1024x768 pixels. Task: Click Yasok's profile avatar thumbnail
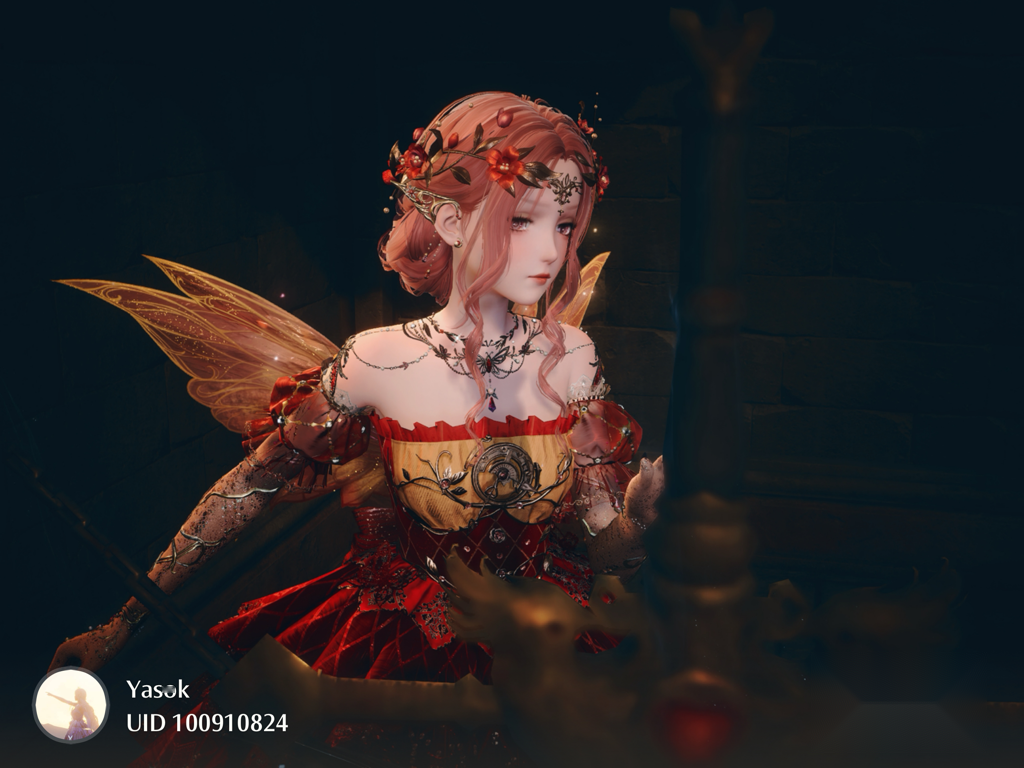click(x=70, y=705)
